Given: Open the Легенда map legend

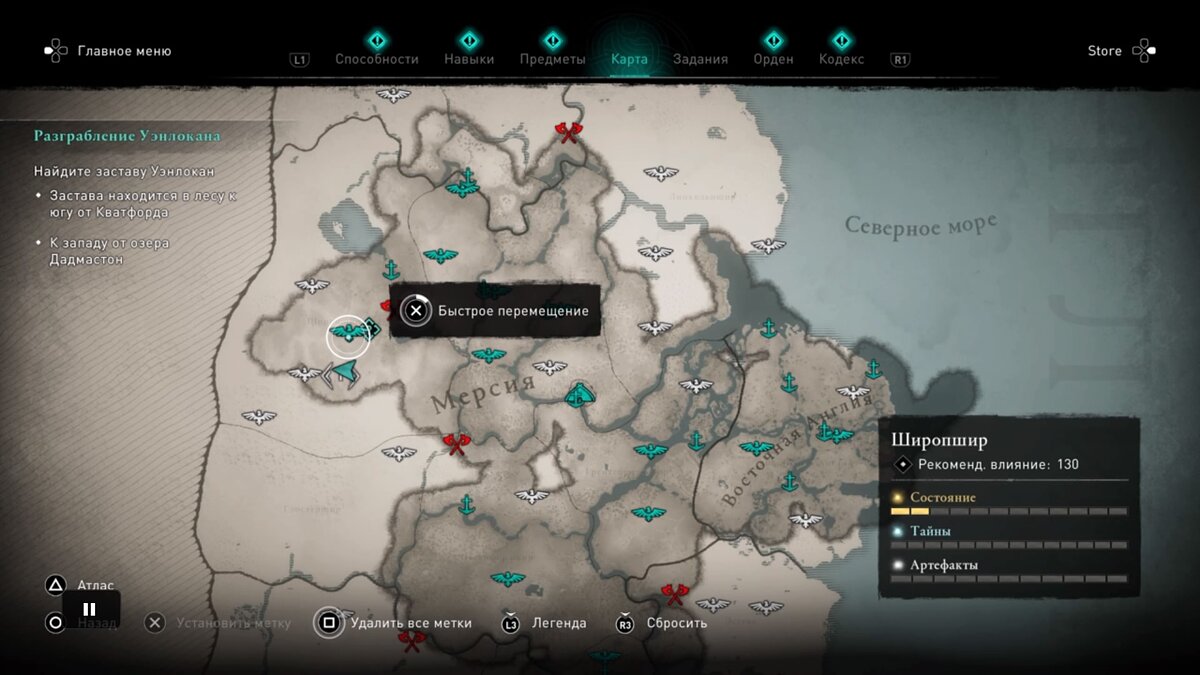Looking at the screenshot, I should pos(558,623).
